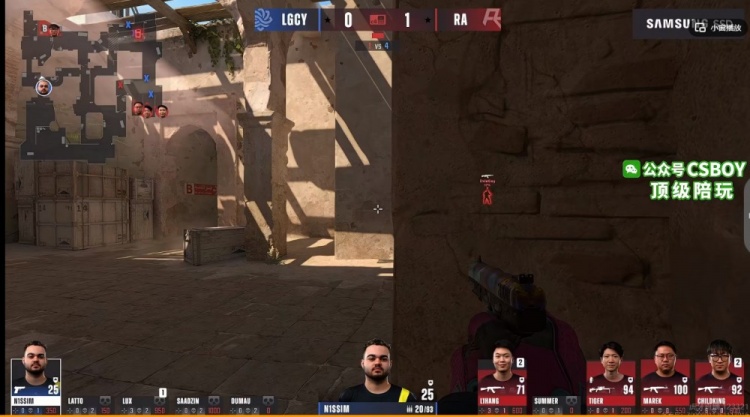The height and width of the screenshot is (417, 750).
Task: Click the RA team logo
Action: point(489,20)
